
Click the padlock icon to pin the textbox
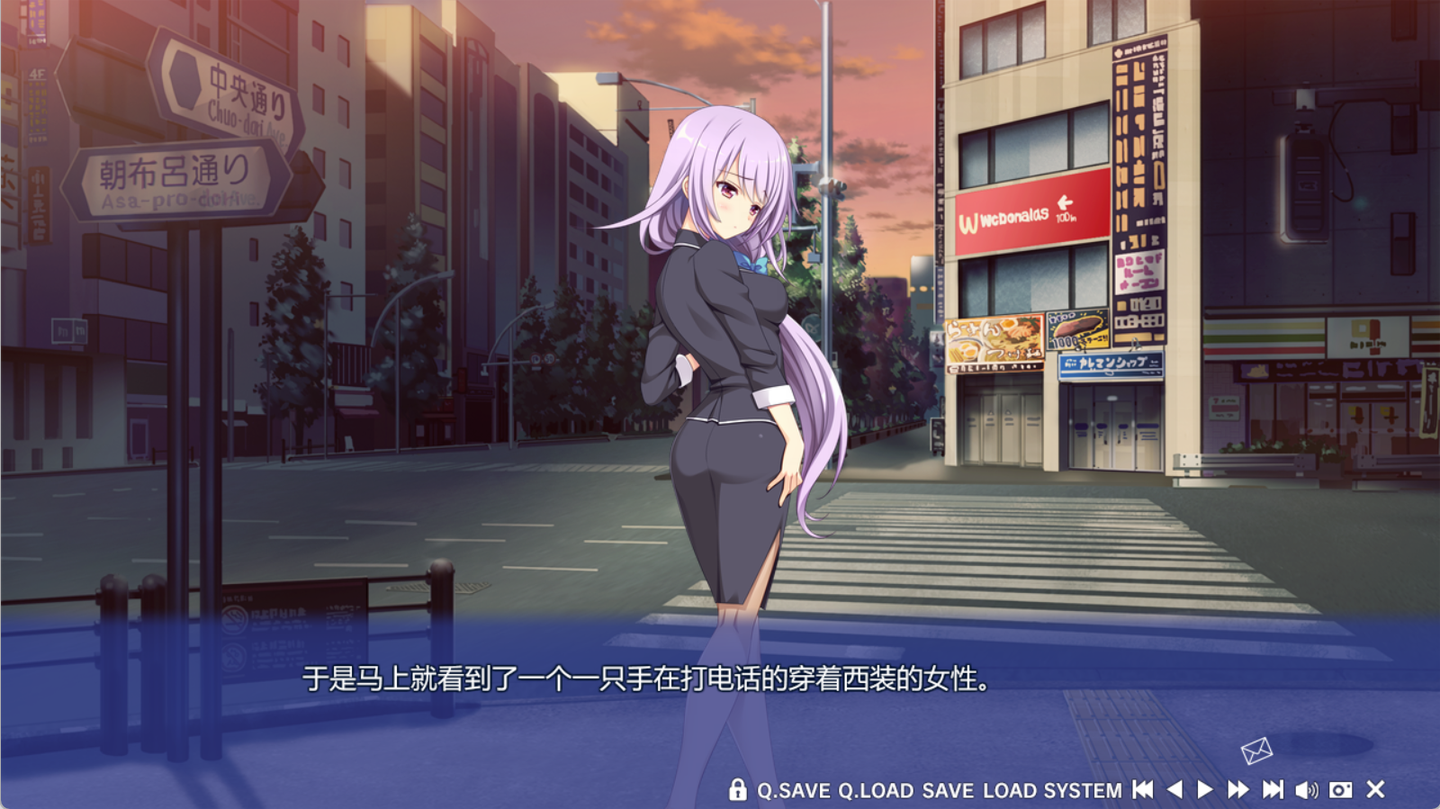click(740, 790)
